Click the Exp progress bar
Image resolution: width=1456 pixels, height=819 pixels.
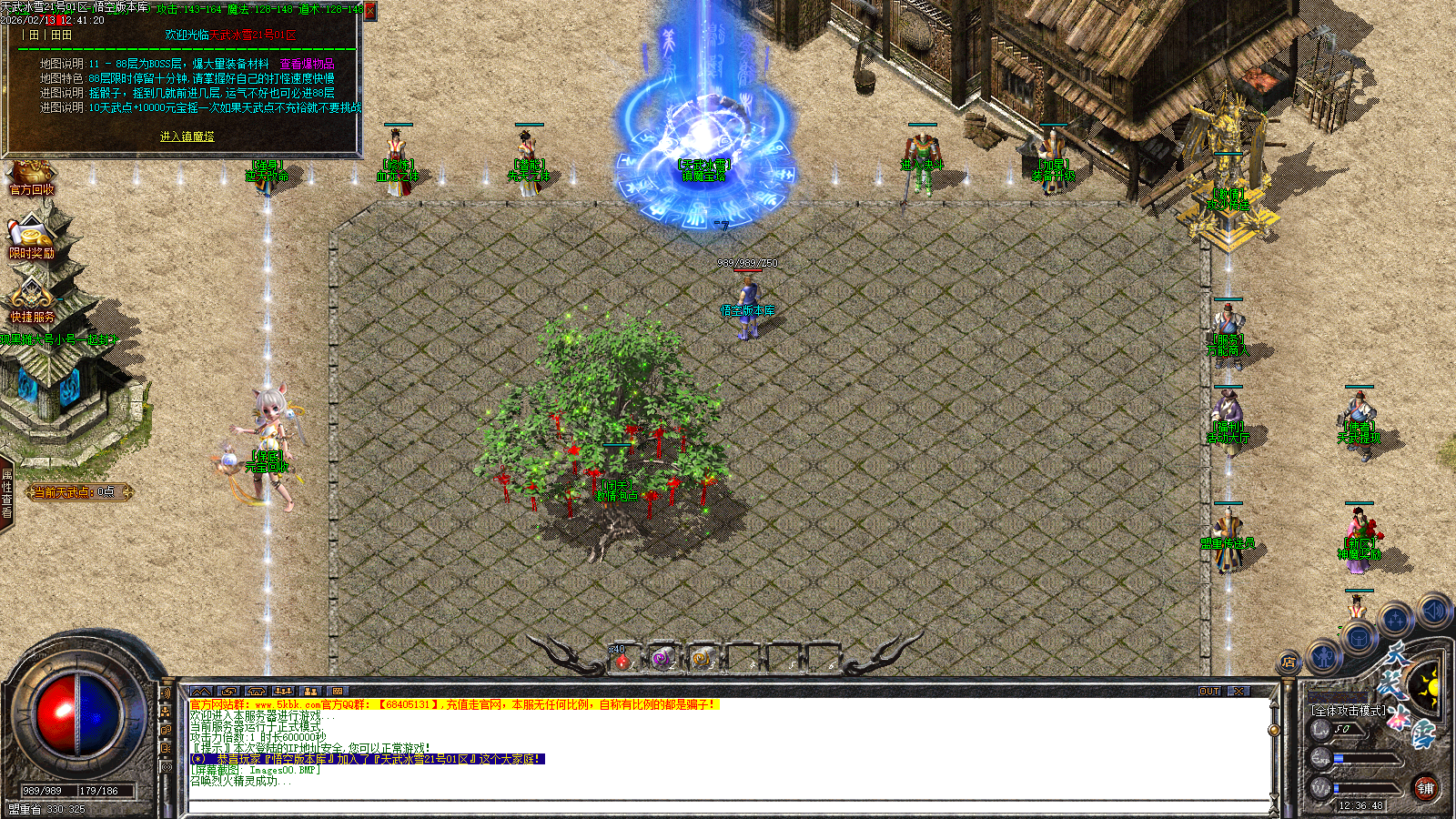[1365, 758]
